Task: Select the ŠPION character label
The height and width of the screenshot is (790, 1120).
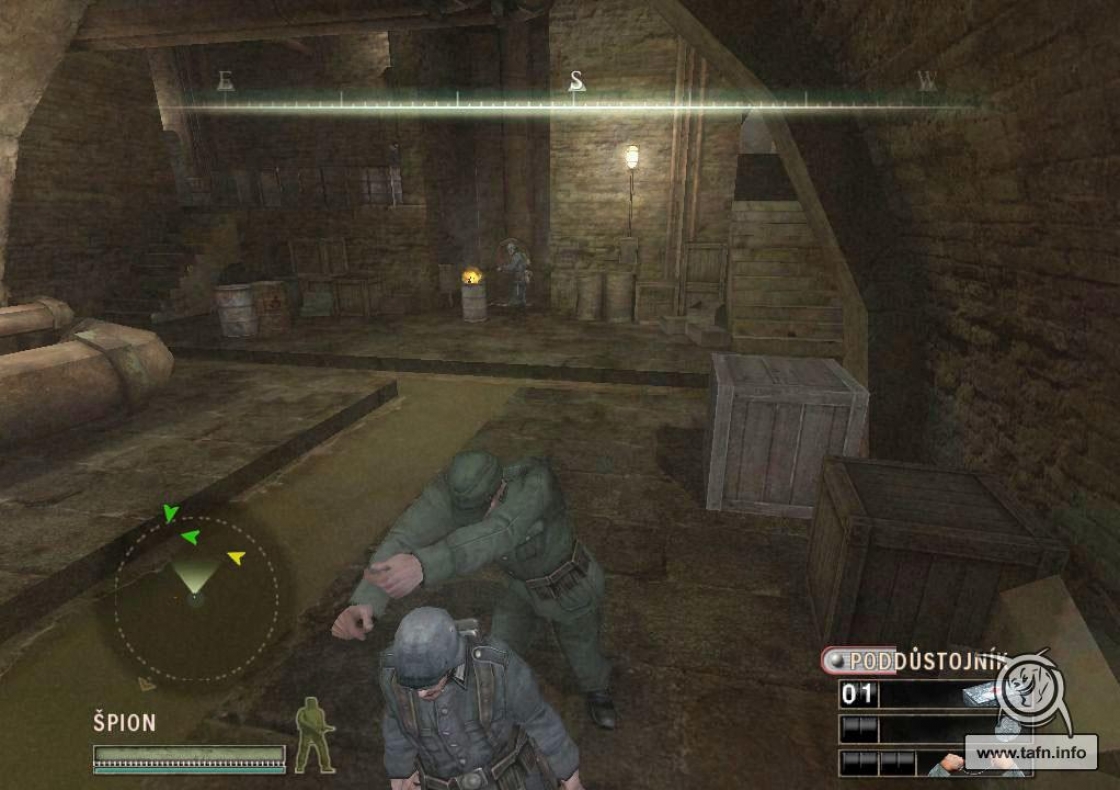Action: click(x=125, y=723)
